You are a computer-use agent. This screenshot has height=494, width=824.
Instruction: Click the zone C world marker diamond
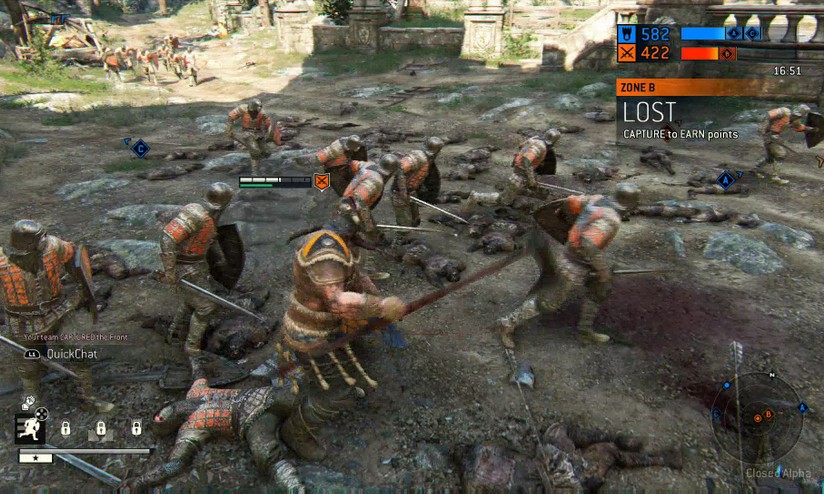click(140, 148)
